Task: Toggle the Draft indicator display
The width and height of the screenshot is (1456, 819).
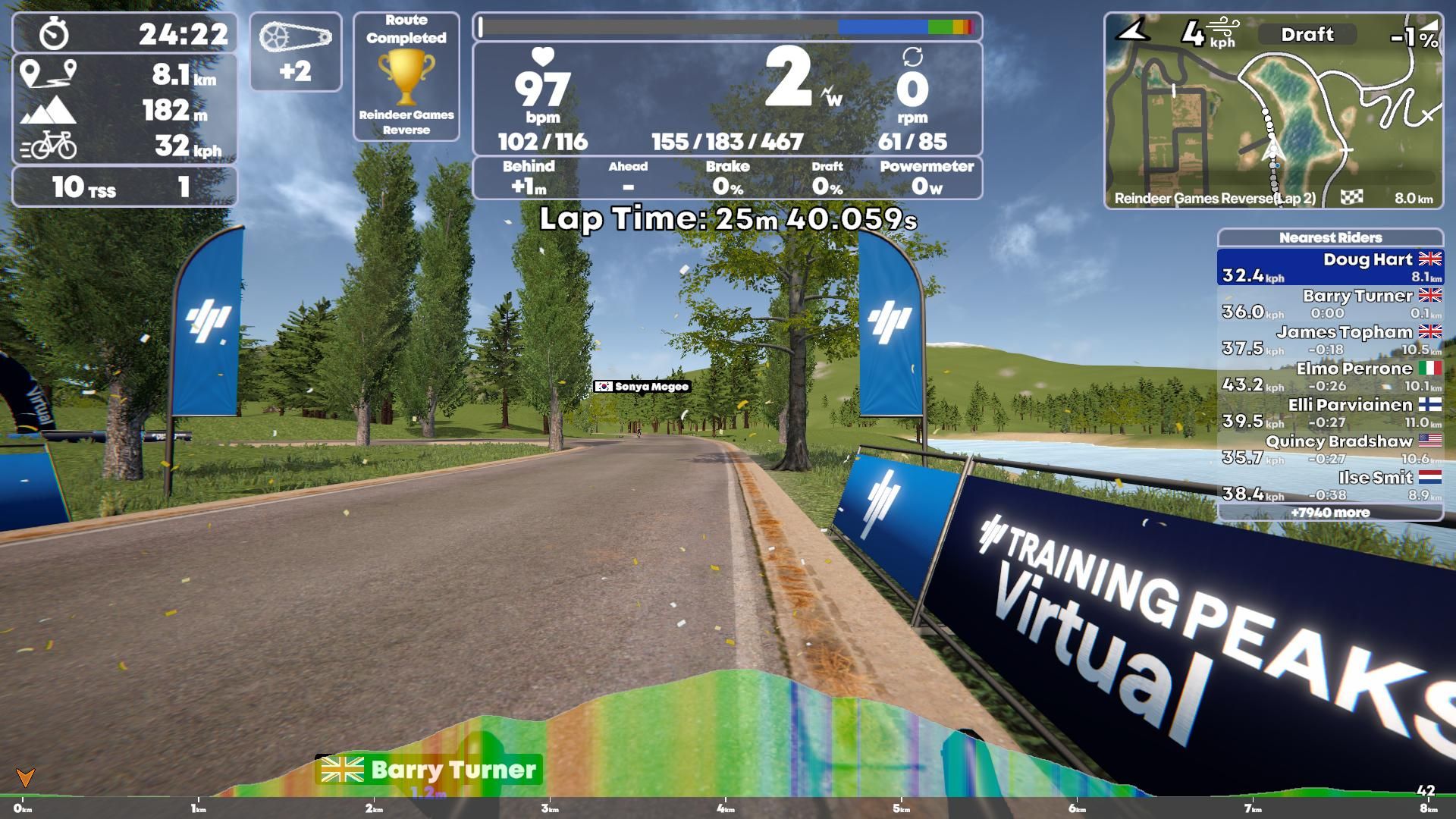Action: coord(1307,35)
